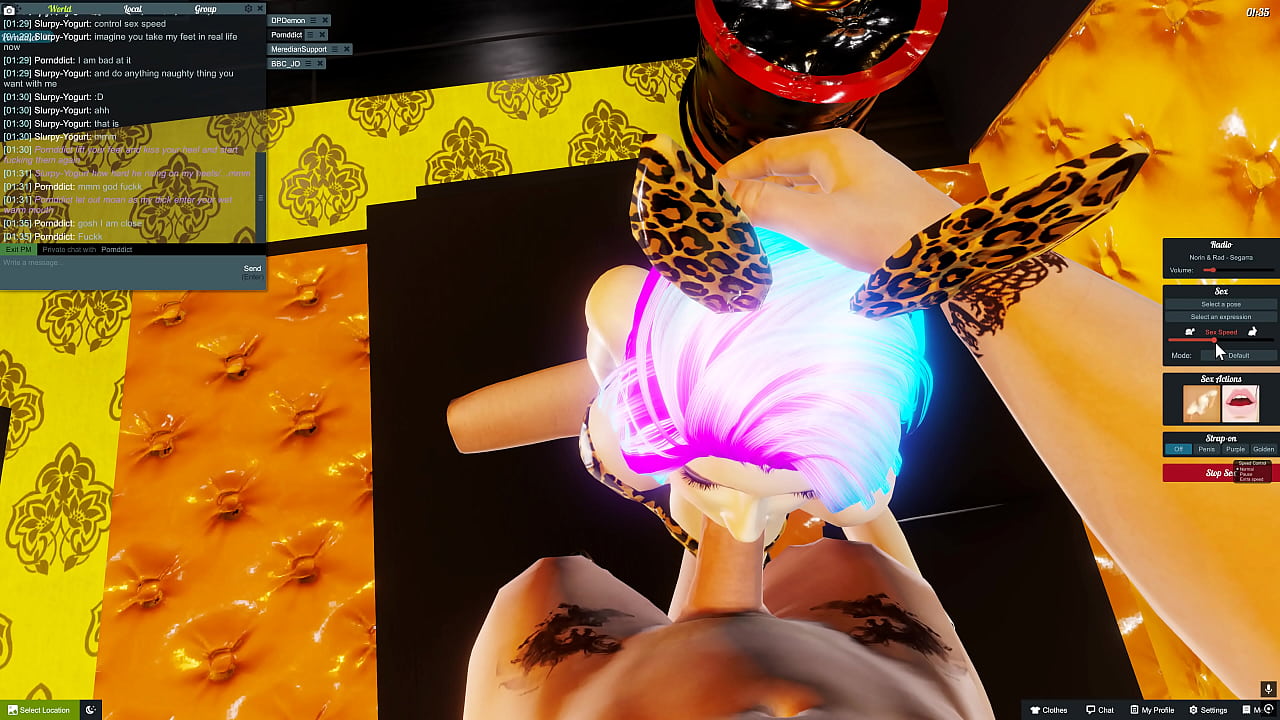Open the Clothes menu

[1048, 709]
